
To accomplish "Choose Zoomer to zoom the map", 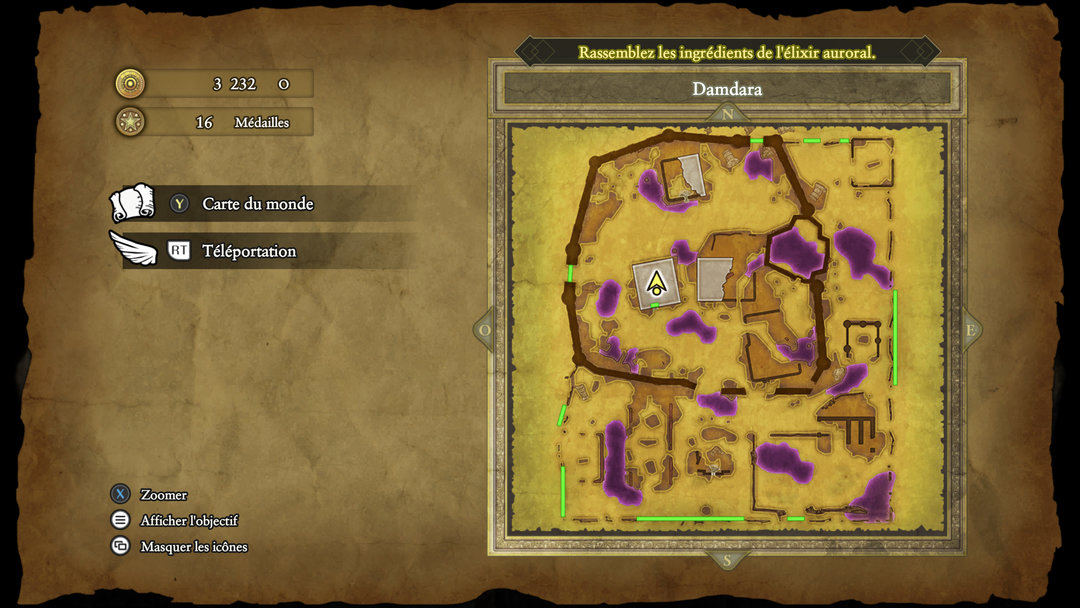I will [x=163, y=495].
